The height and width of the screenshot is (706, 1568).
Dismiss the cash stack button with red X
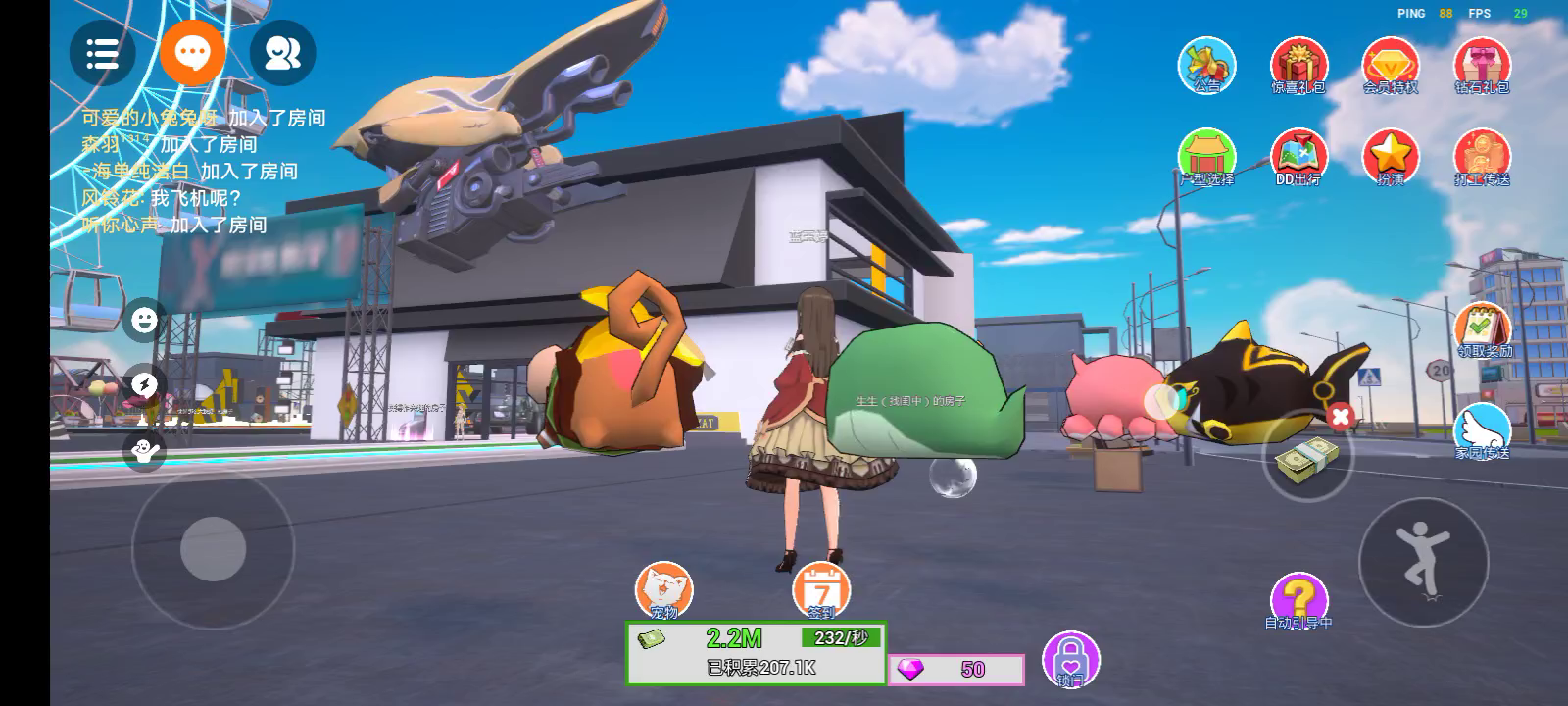click(x=1341, y=417)
